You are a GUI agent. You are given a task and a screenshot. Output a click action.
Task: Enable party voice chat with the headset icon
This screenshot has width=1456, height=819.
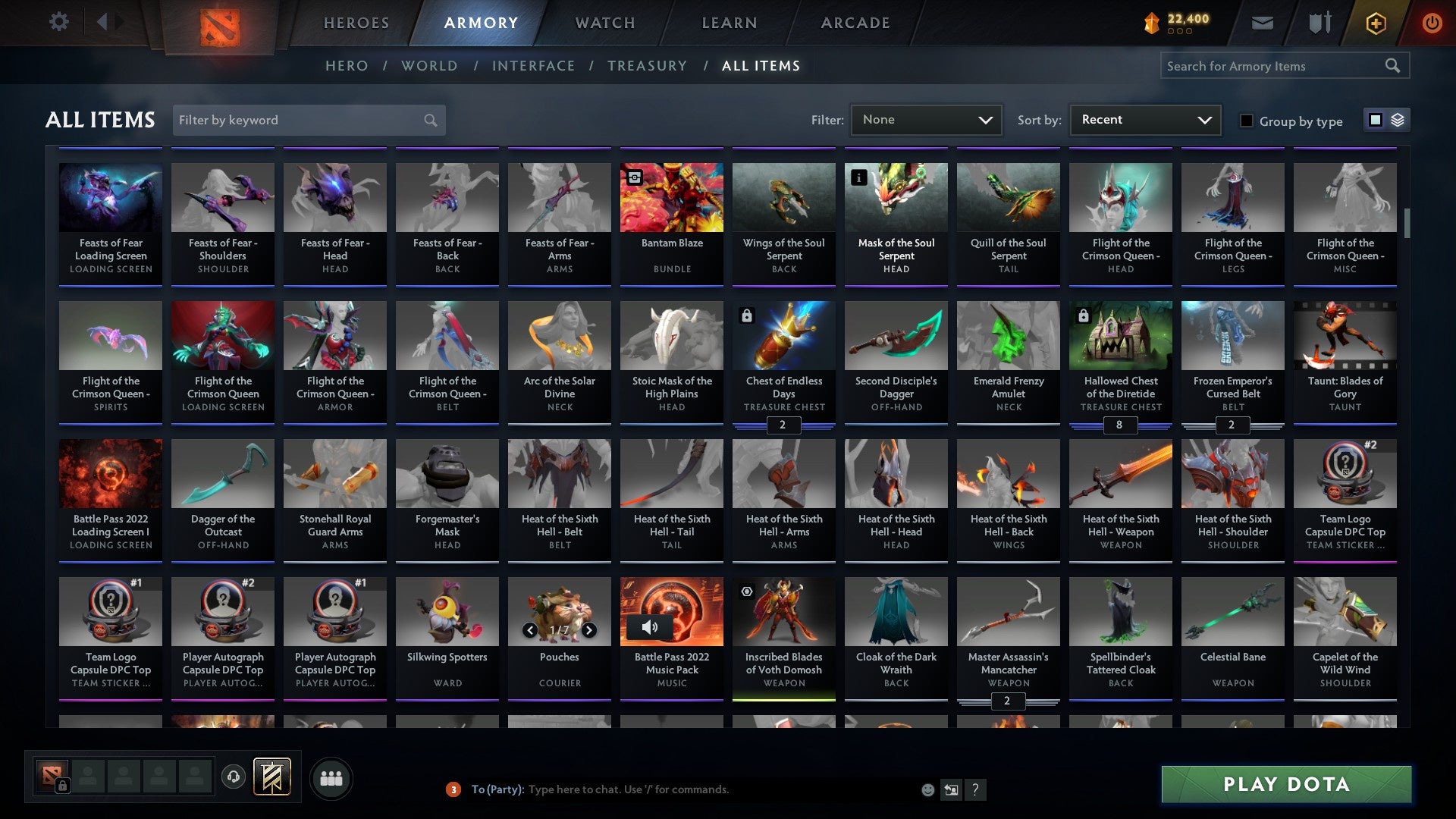click(234, 777)
